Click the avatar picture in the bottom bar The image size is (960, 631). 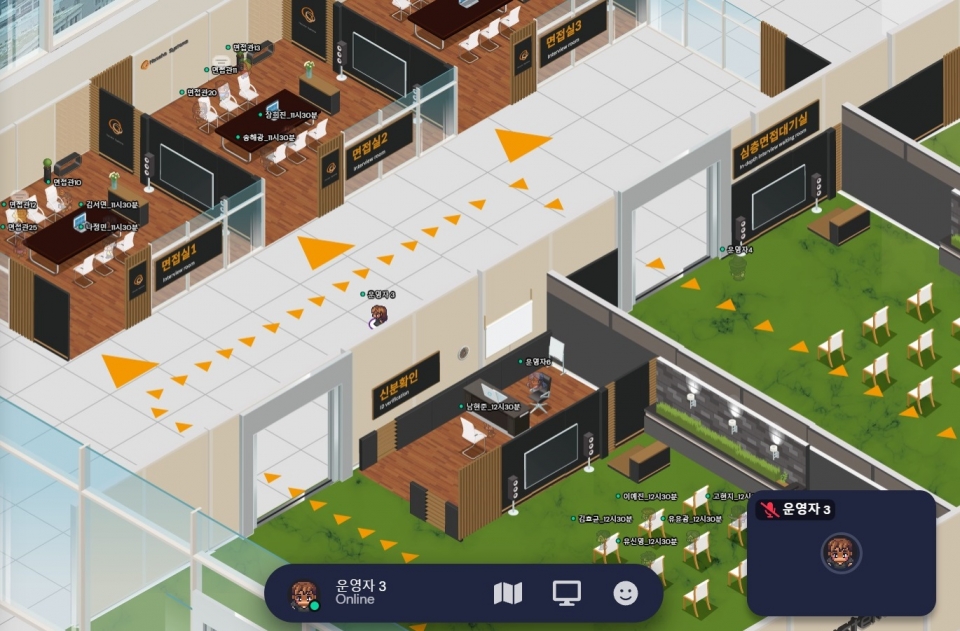click(304, 594)
